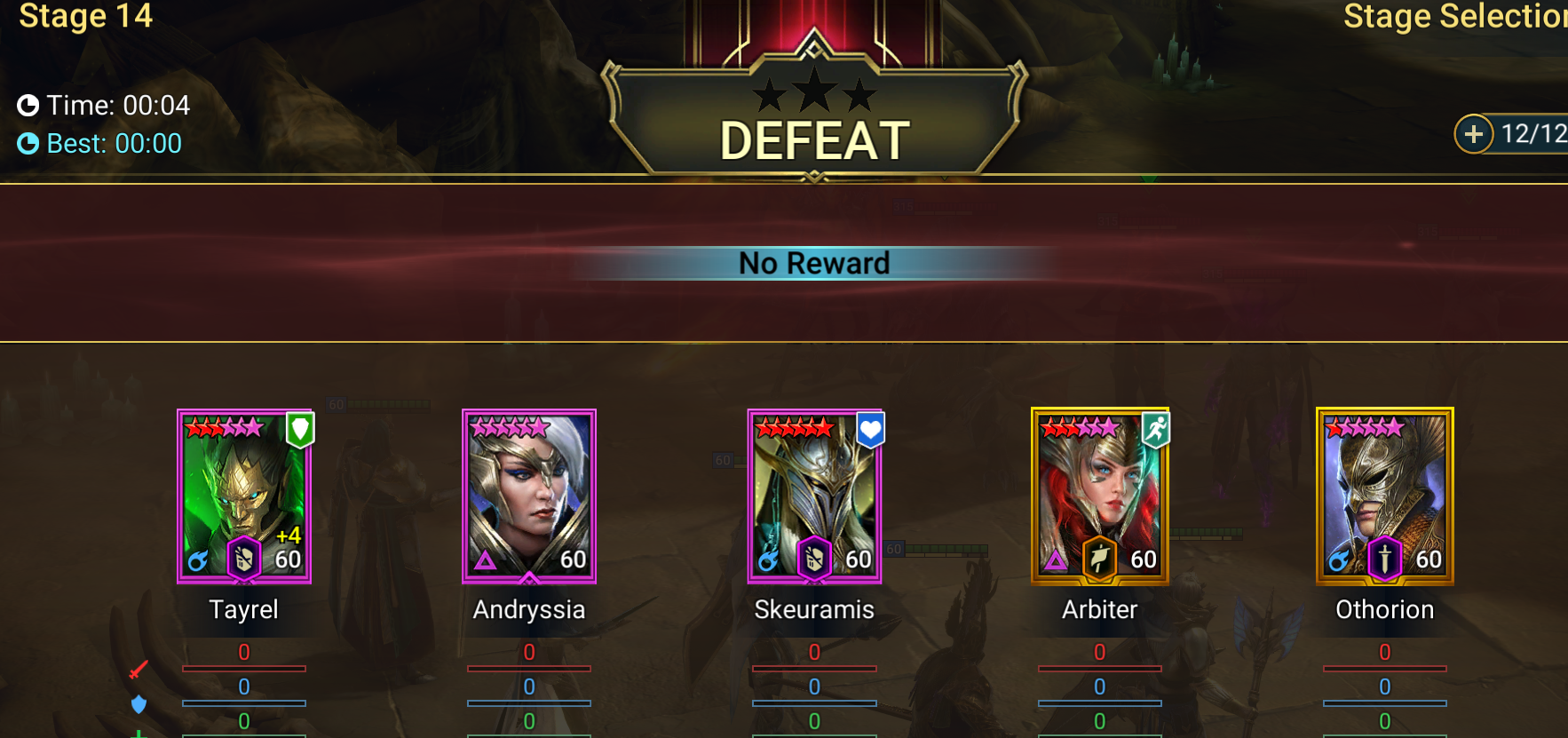Inspect the Othorion champion portrait
Screen dimensions: 1568x738
point(1384,496)
